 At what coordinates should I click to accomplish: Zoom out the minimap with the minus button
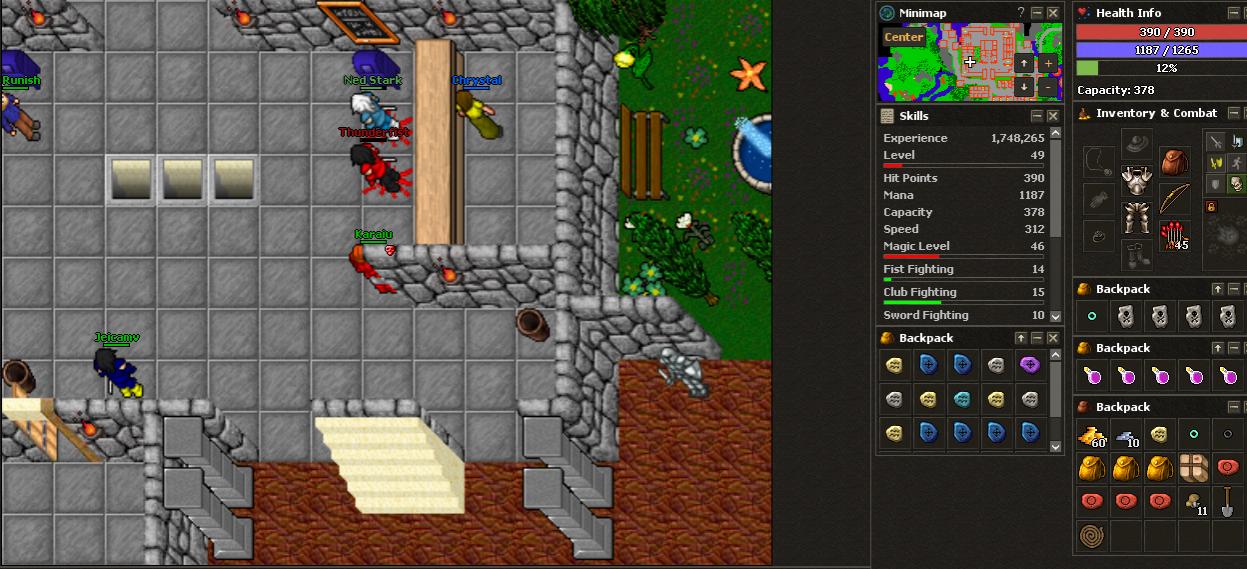point(1047,87)
